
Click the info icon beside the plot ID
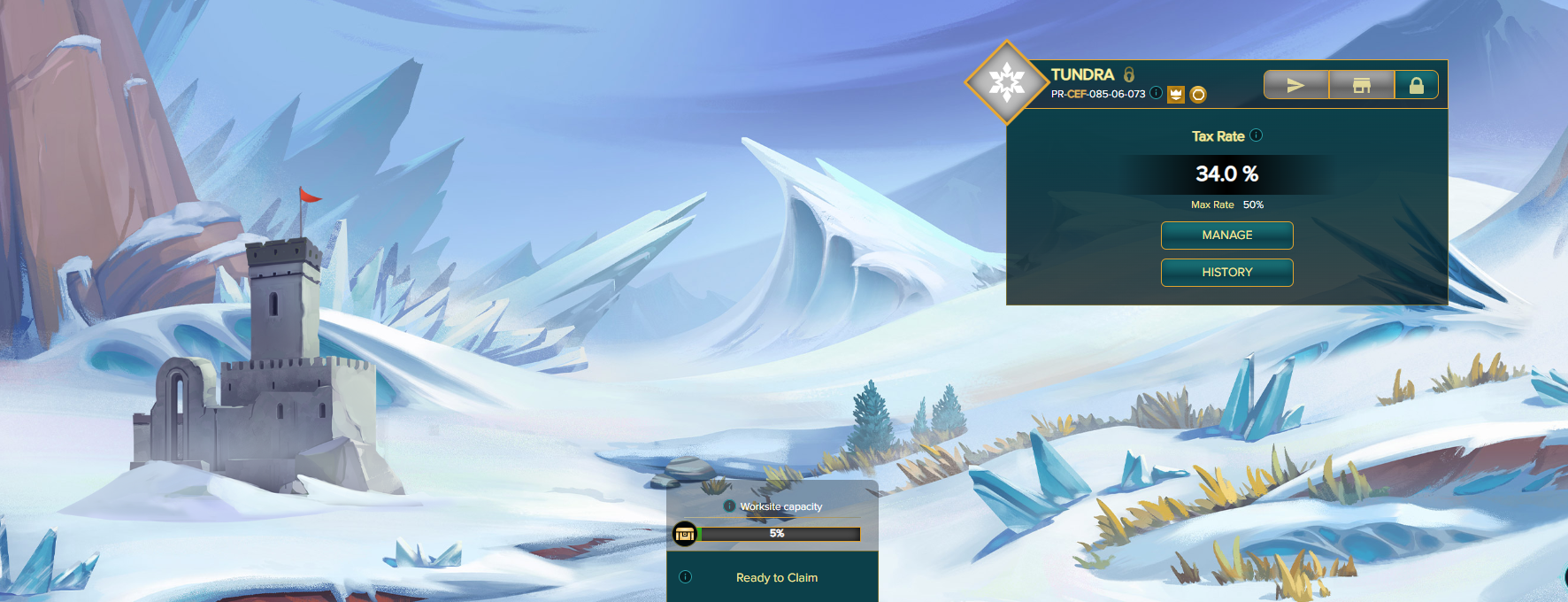pos(1156,93)
